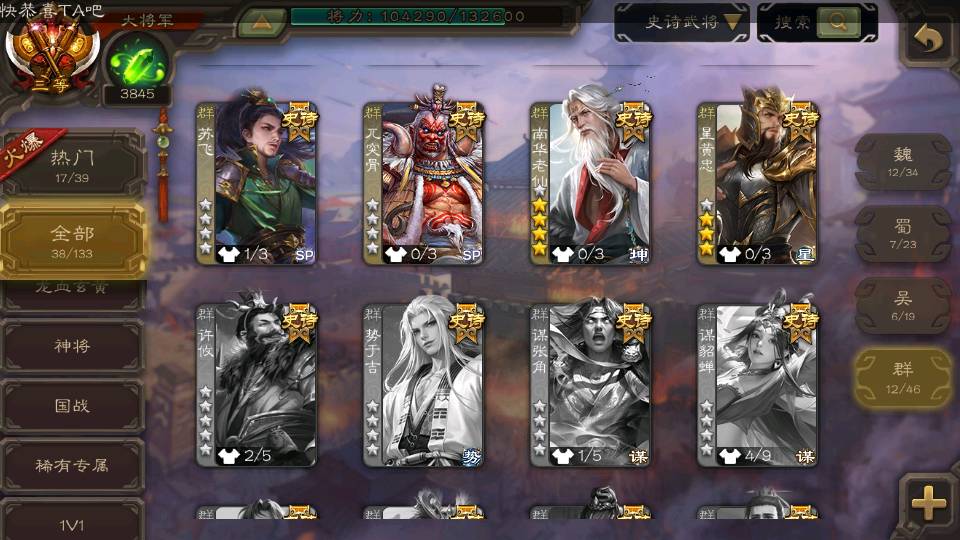This screenshot has width=960, height=540.
Task: Show the 国战 category
Action: [72, 406]
